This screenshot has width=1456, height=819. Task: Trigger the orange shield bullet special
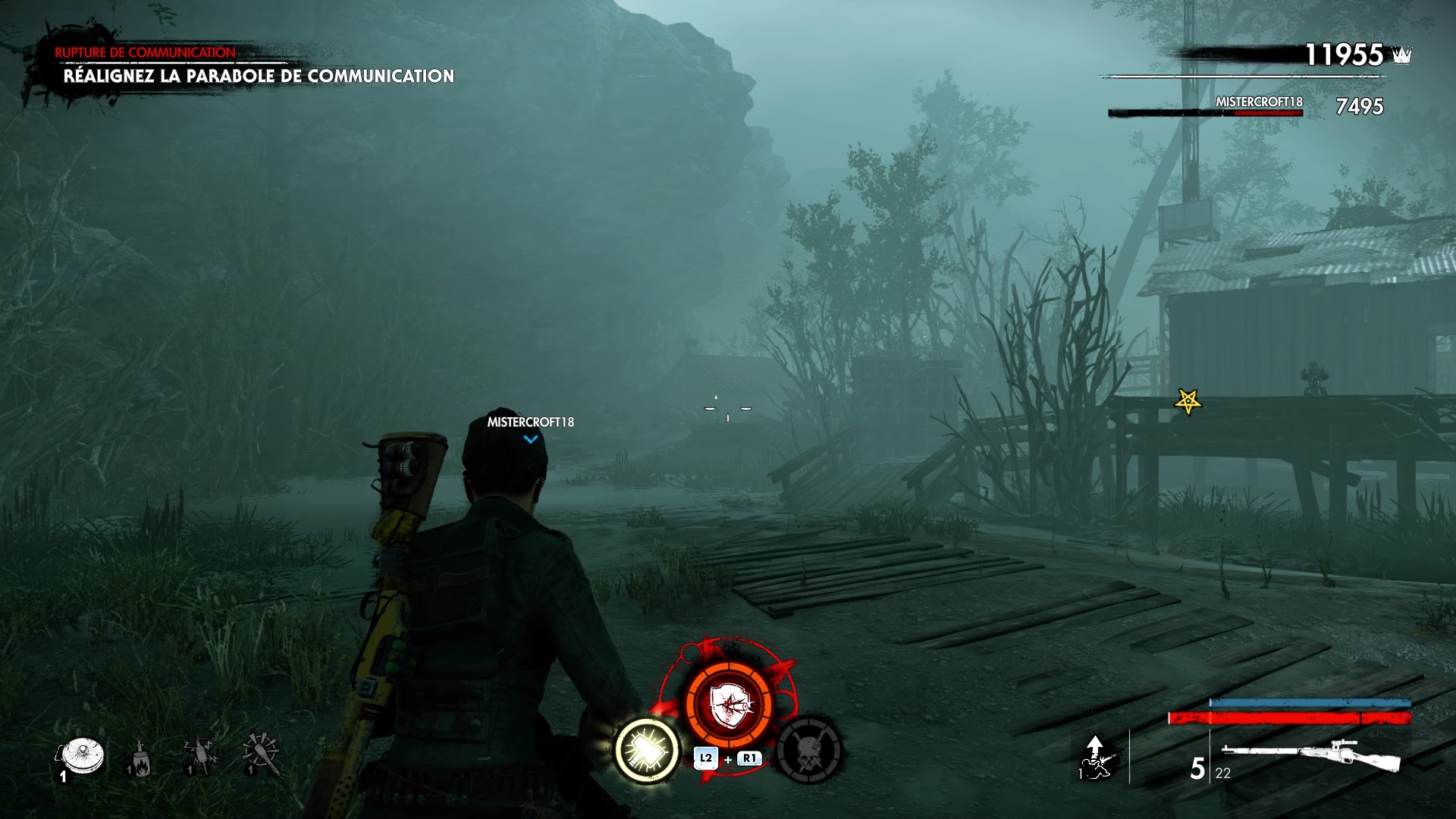tap(729, 705)
